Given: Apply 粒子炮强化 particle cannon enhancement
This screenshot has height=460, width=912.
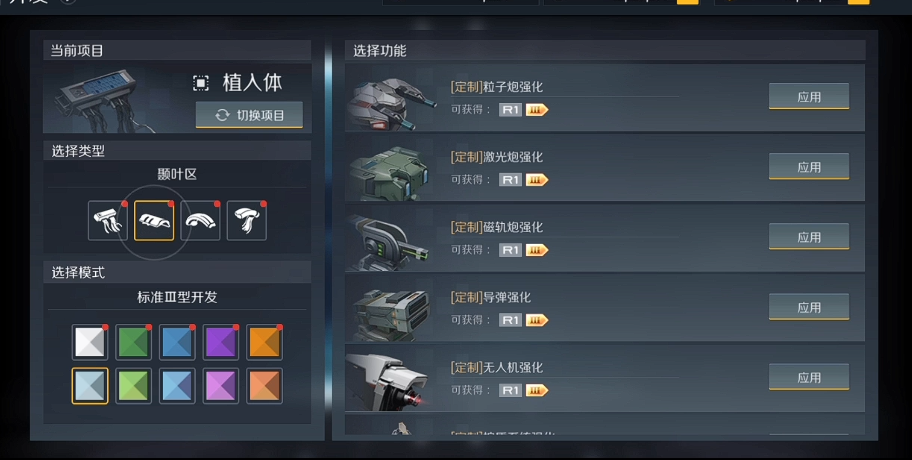Looking at the screenshot, I should click(x=808, y=97).
